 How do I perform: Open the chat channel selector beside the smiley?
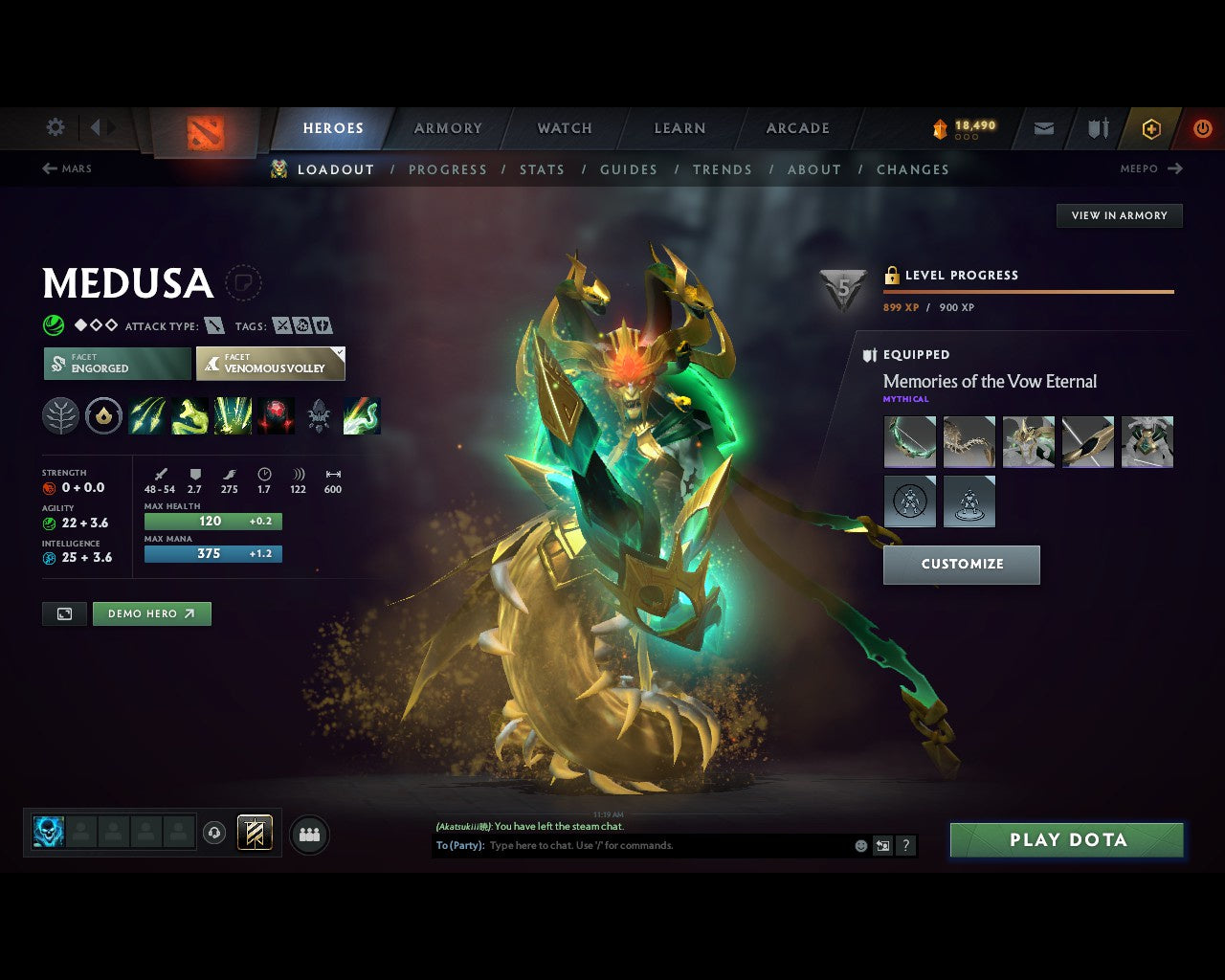point(882,846)
